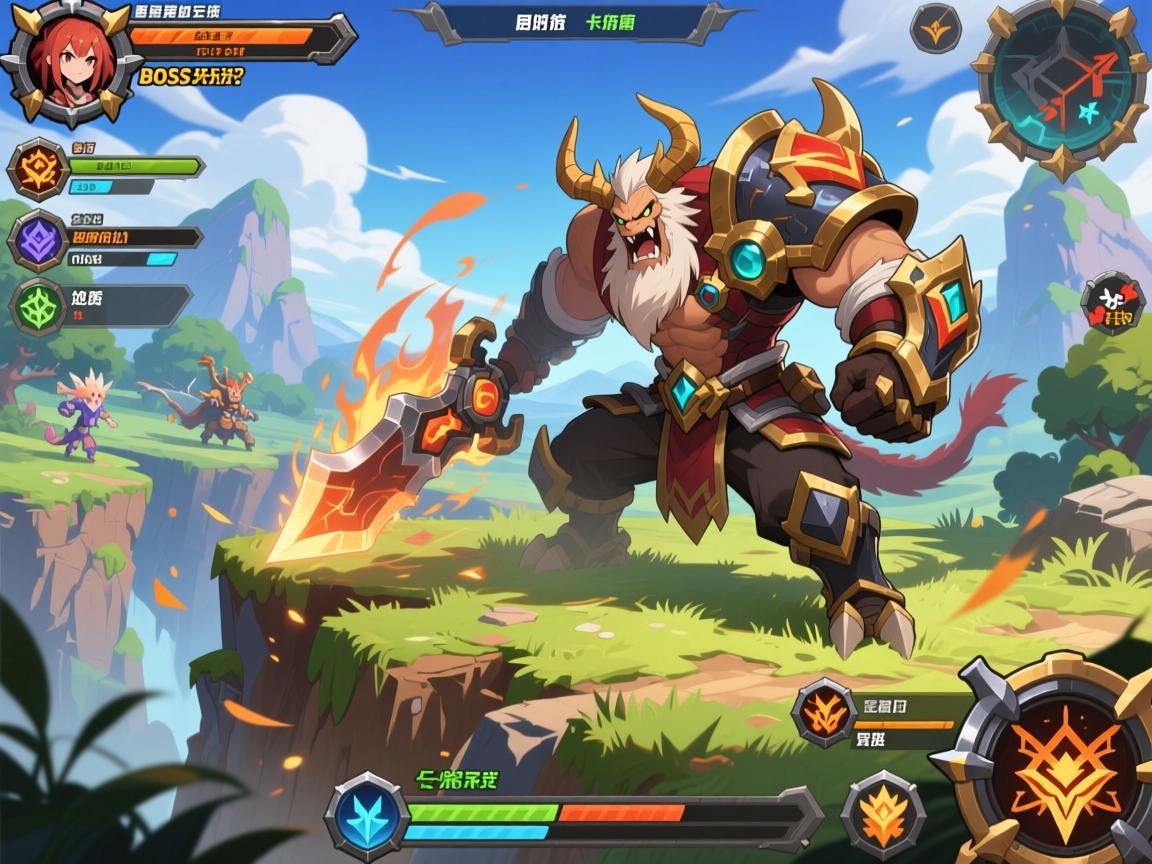Tap the small round icon beside the minimap
The height and width of the screenshot is (864, 1152).
pyautogui.click(x=935, y=28)
